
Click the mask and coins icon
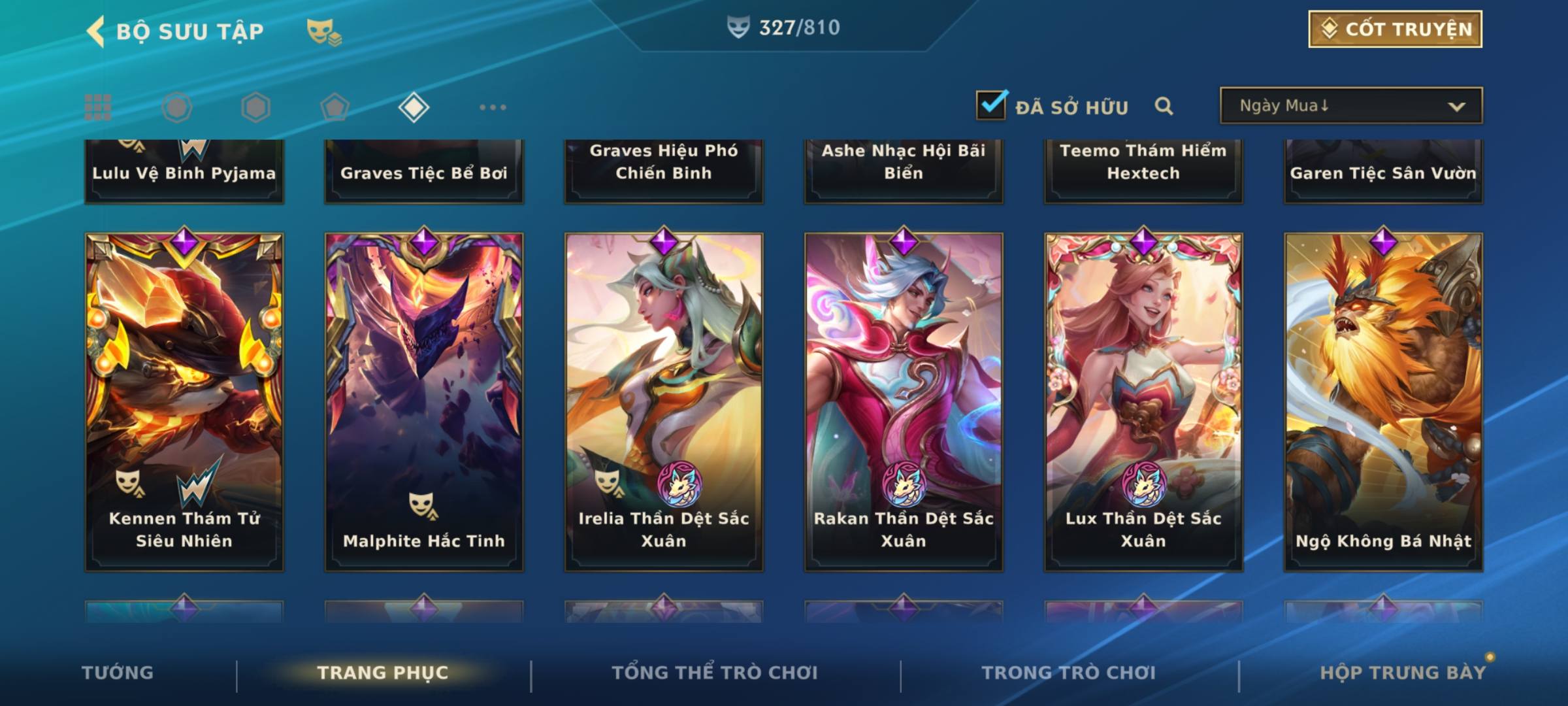(x=323, y=31)
